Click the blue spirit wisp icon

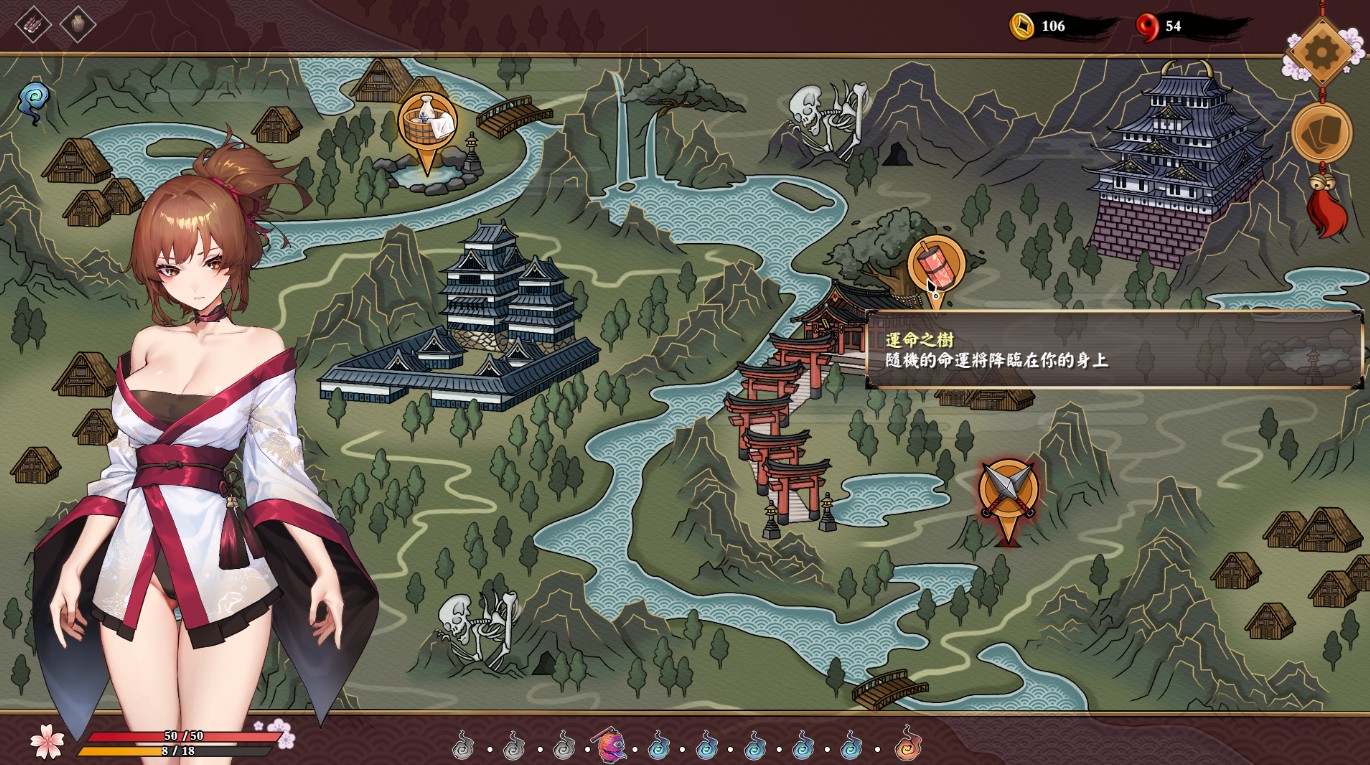34,101
